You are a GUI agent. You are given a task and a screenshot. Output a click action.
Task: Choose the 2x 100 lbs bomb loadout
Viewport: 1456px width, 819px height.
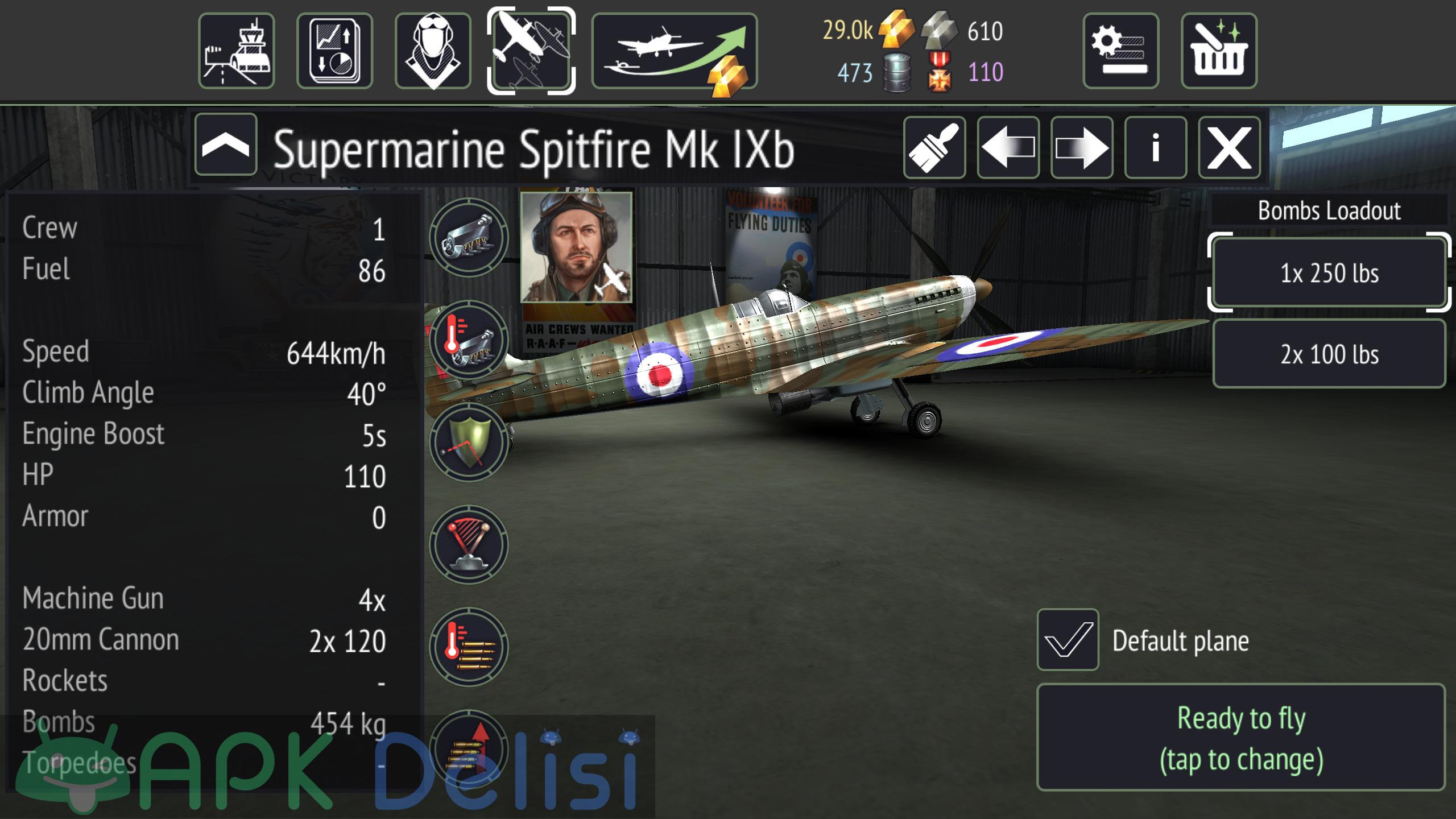(x=1329, y=354)
